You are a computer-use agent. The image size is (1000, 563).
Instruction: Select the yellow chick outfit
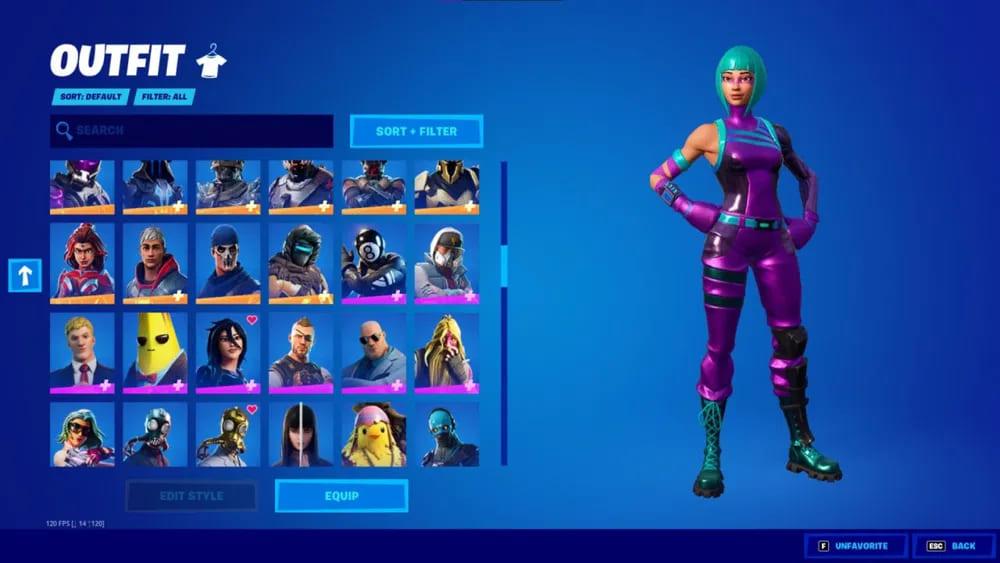374,435
